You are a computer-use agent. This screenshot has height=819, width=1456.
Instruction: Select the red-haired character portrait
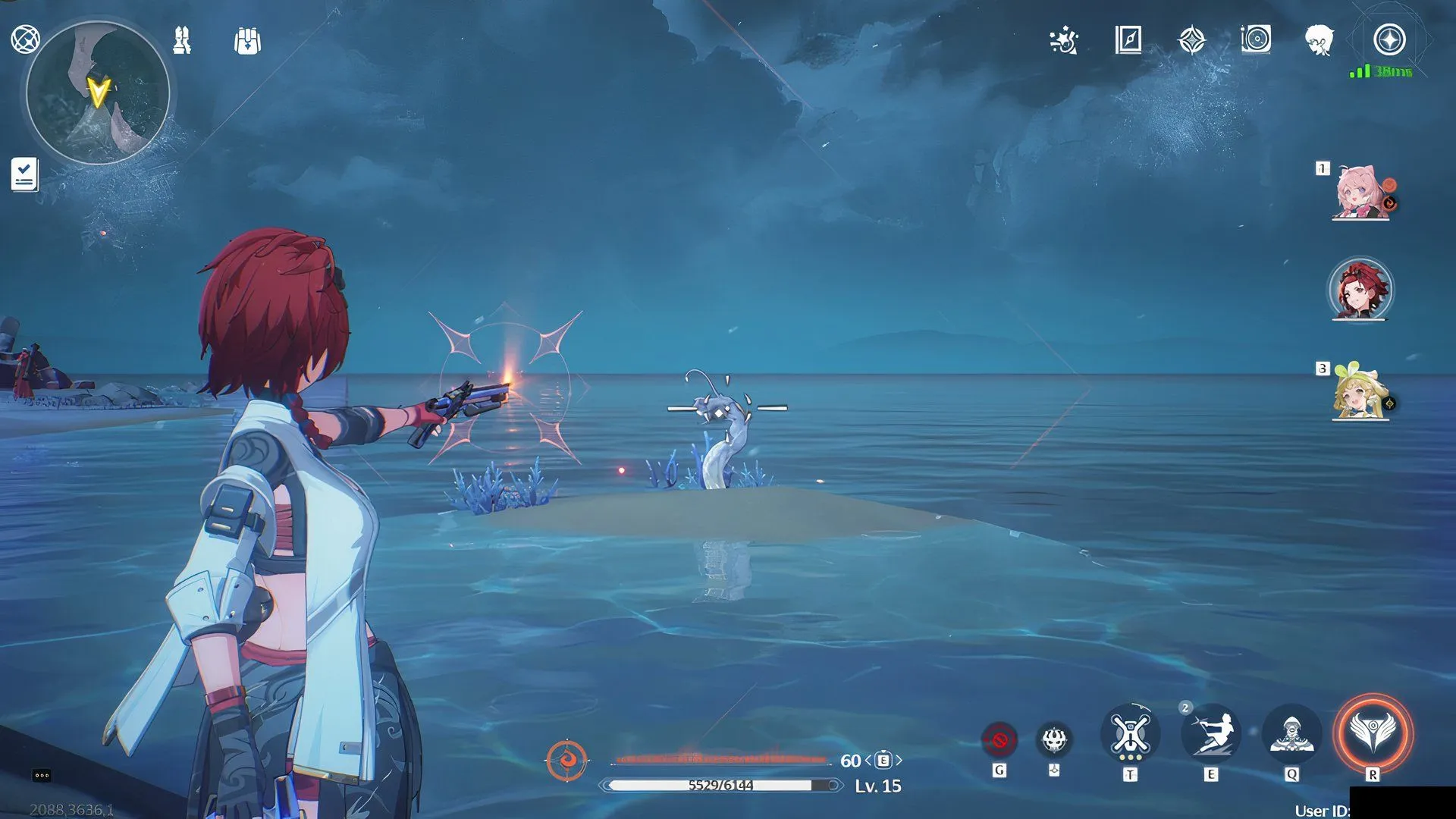[x=1360, y=290]
